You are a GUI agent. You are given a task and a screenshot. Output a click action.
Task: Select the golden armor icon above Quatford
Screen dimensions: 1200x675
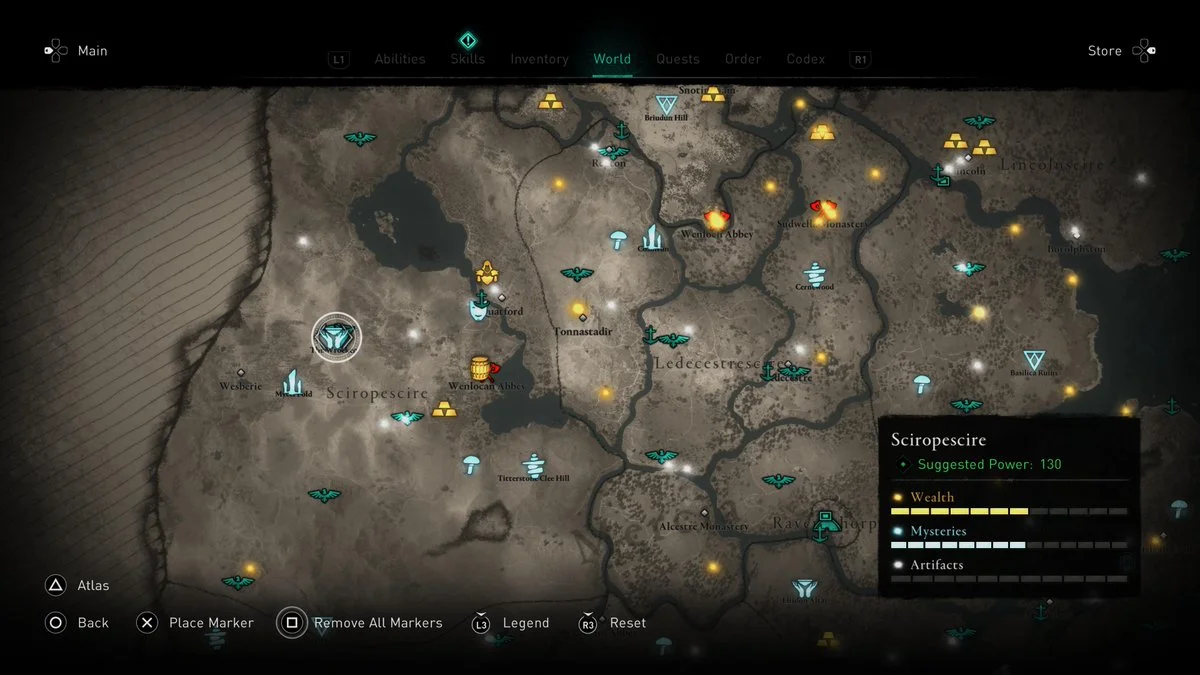(487, 272)
